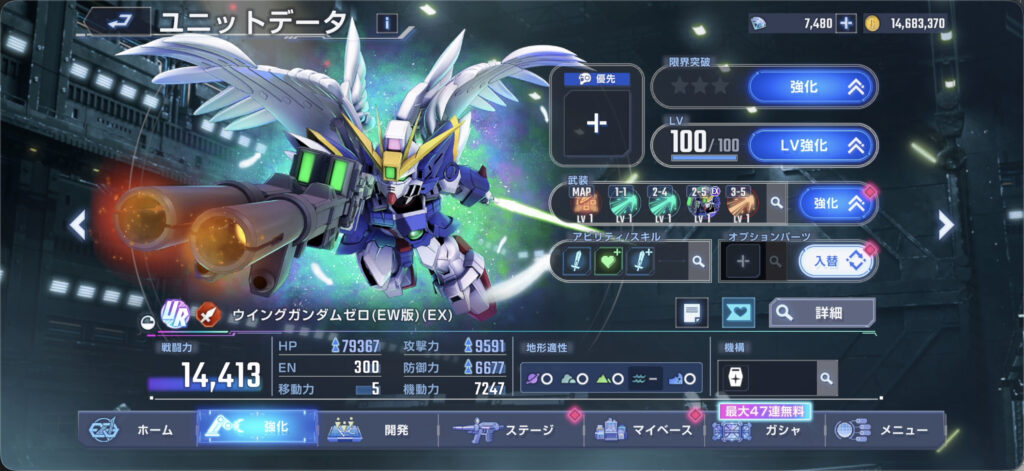Choose the MAP weapon icon

click(582, 203)
